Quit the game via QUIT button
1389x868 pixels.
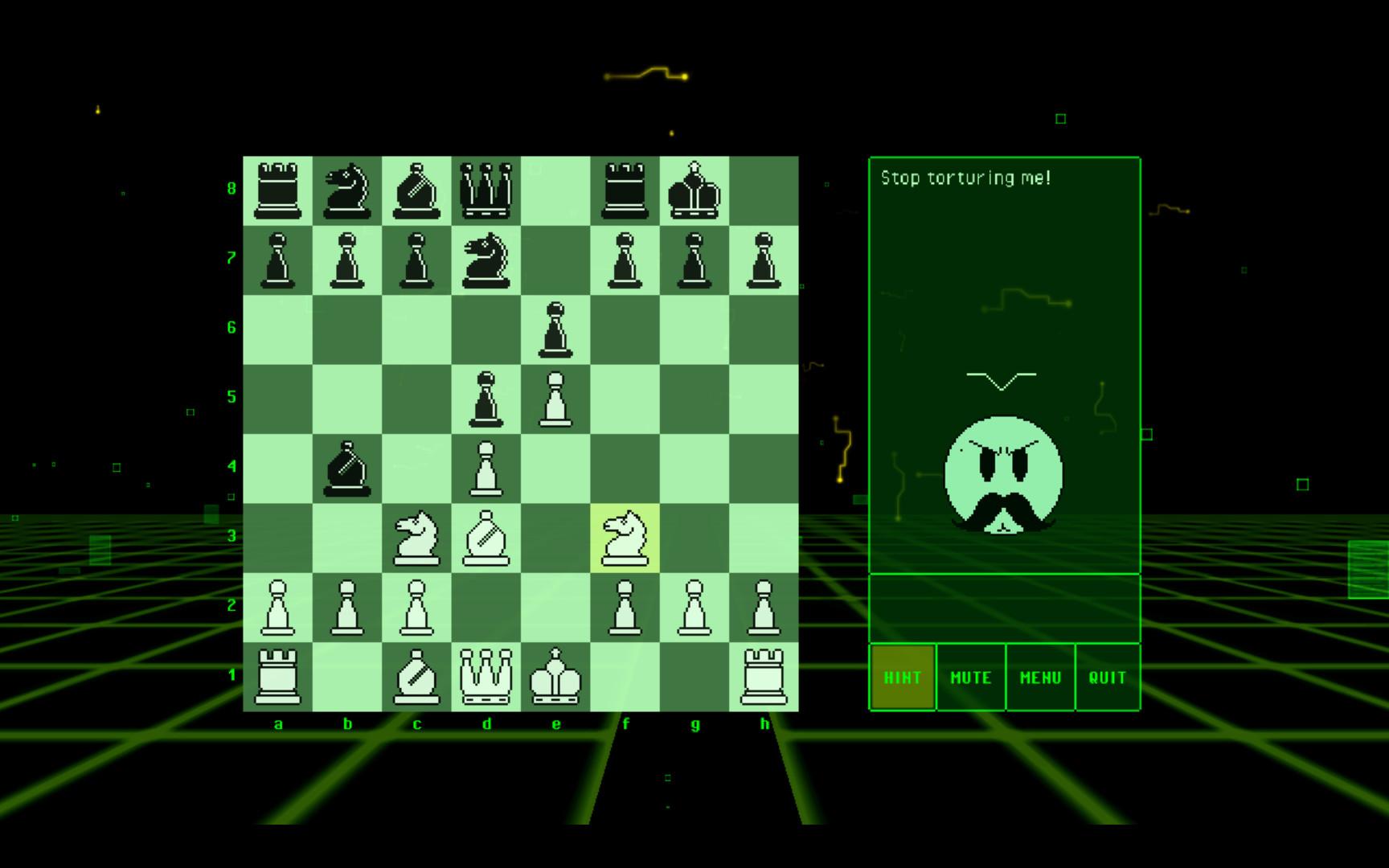click(x=1108, y=678)
